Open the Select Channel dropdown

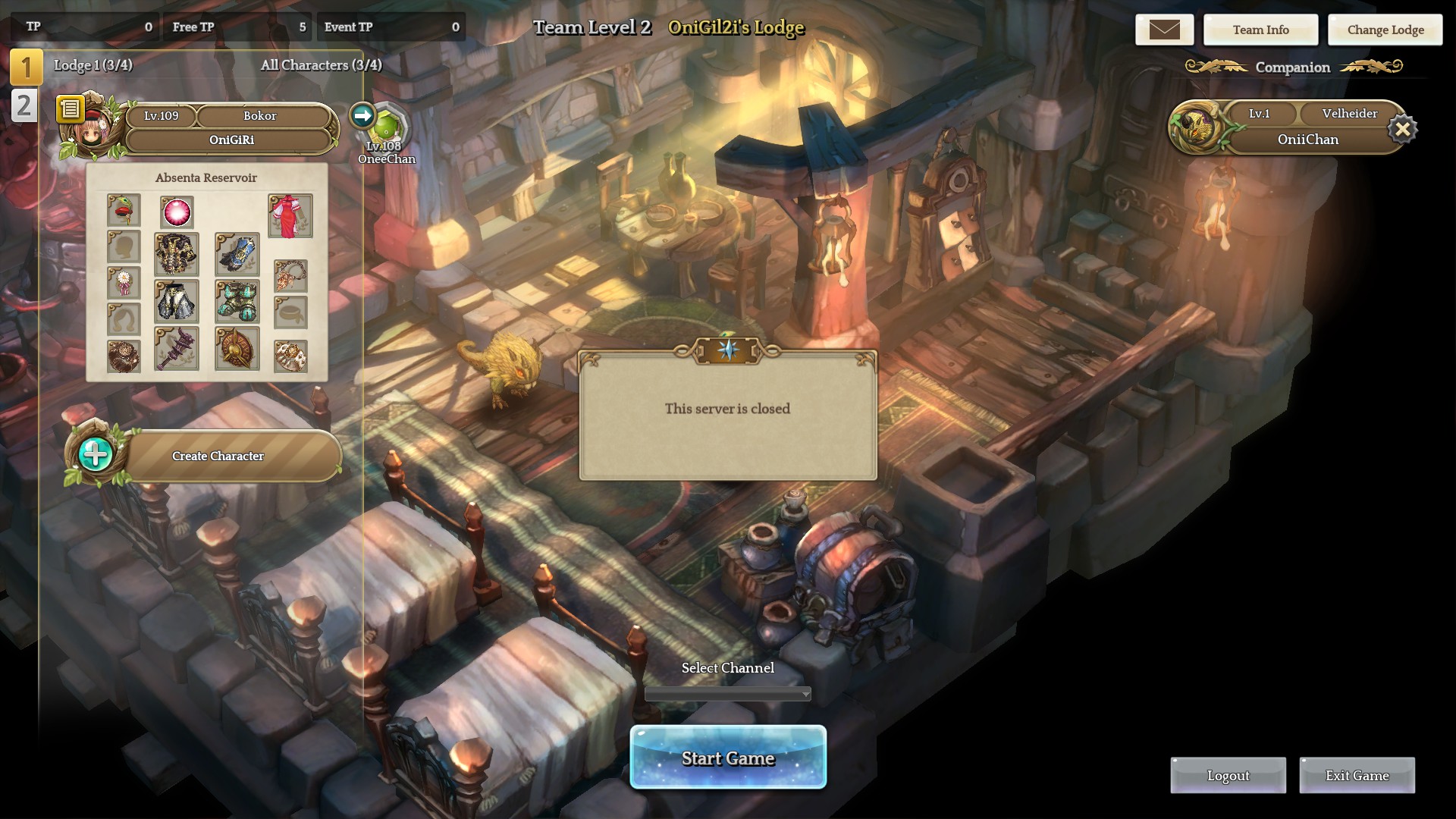click(x=728, y=694)
